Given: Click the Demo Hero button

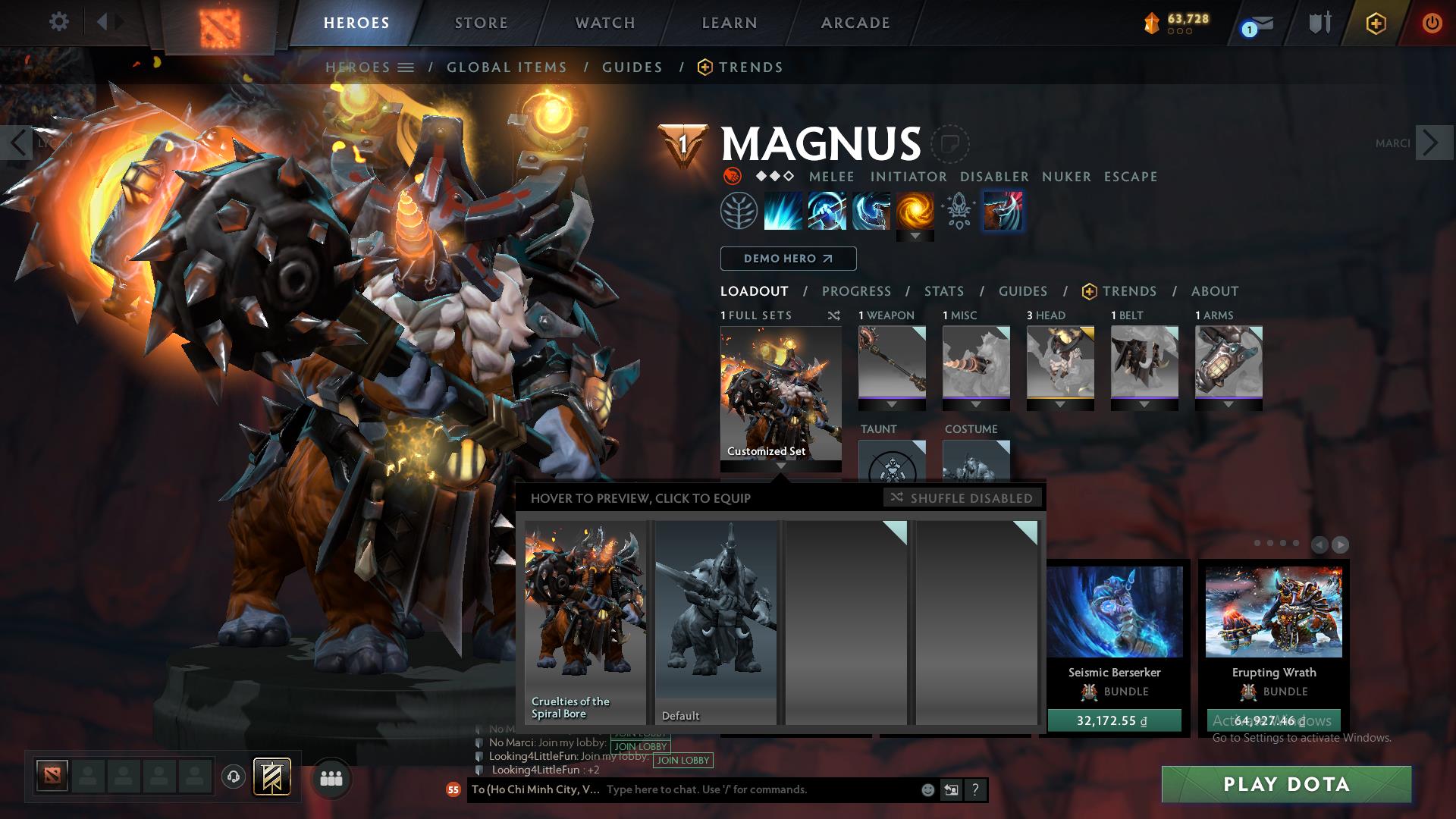Looking at the screenshot, I should click(x=787, y=258).
